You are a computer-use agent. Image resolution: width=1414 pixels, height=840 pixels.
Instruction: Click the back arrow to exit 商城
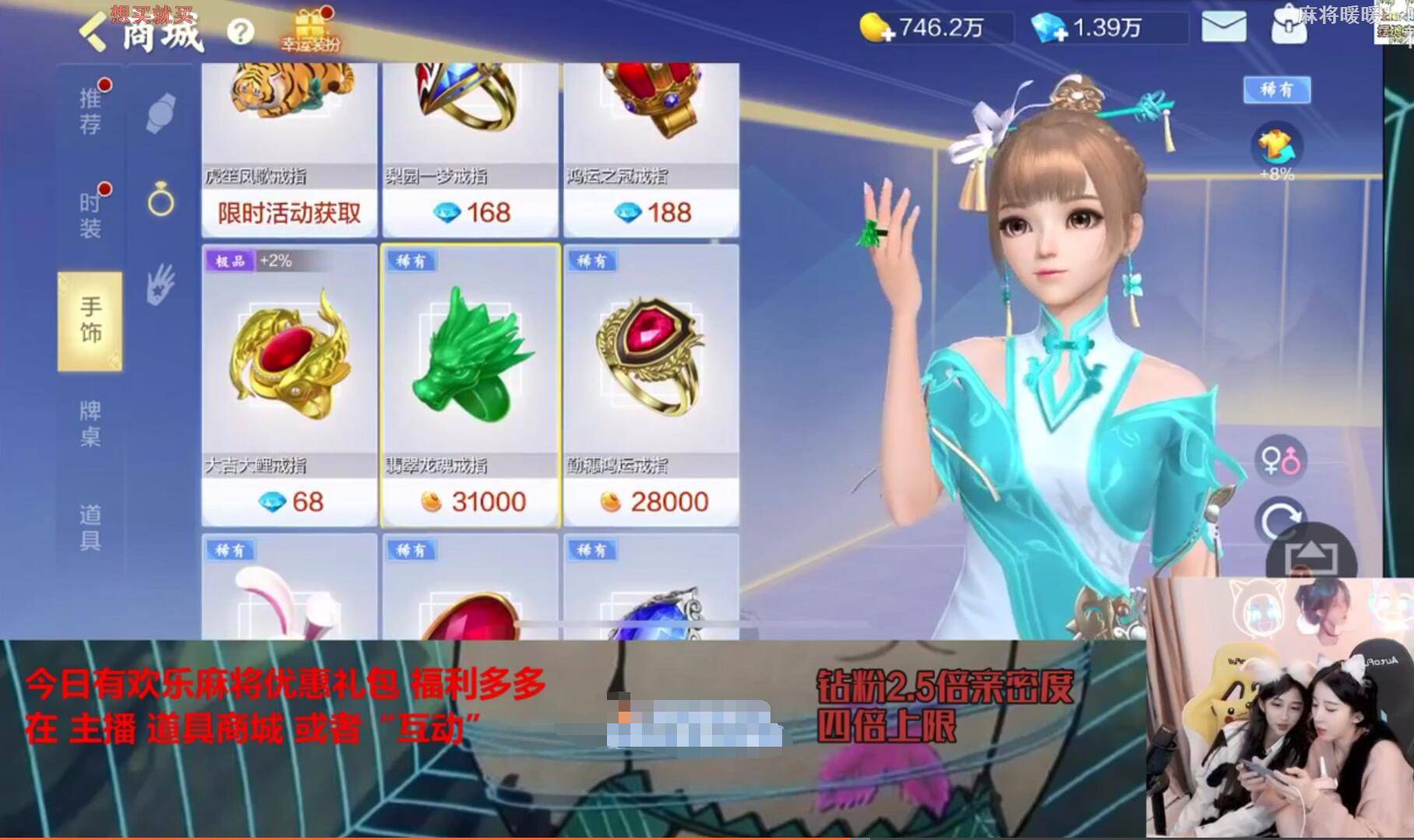(x=93, y=33)
